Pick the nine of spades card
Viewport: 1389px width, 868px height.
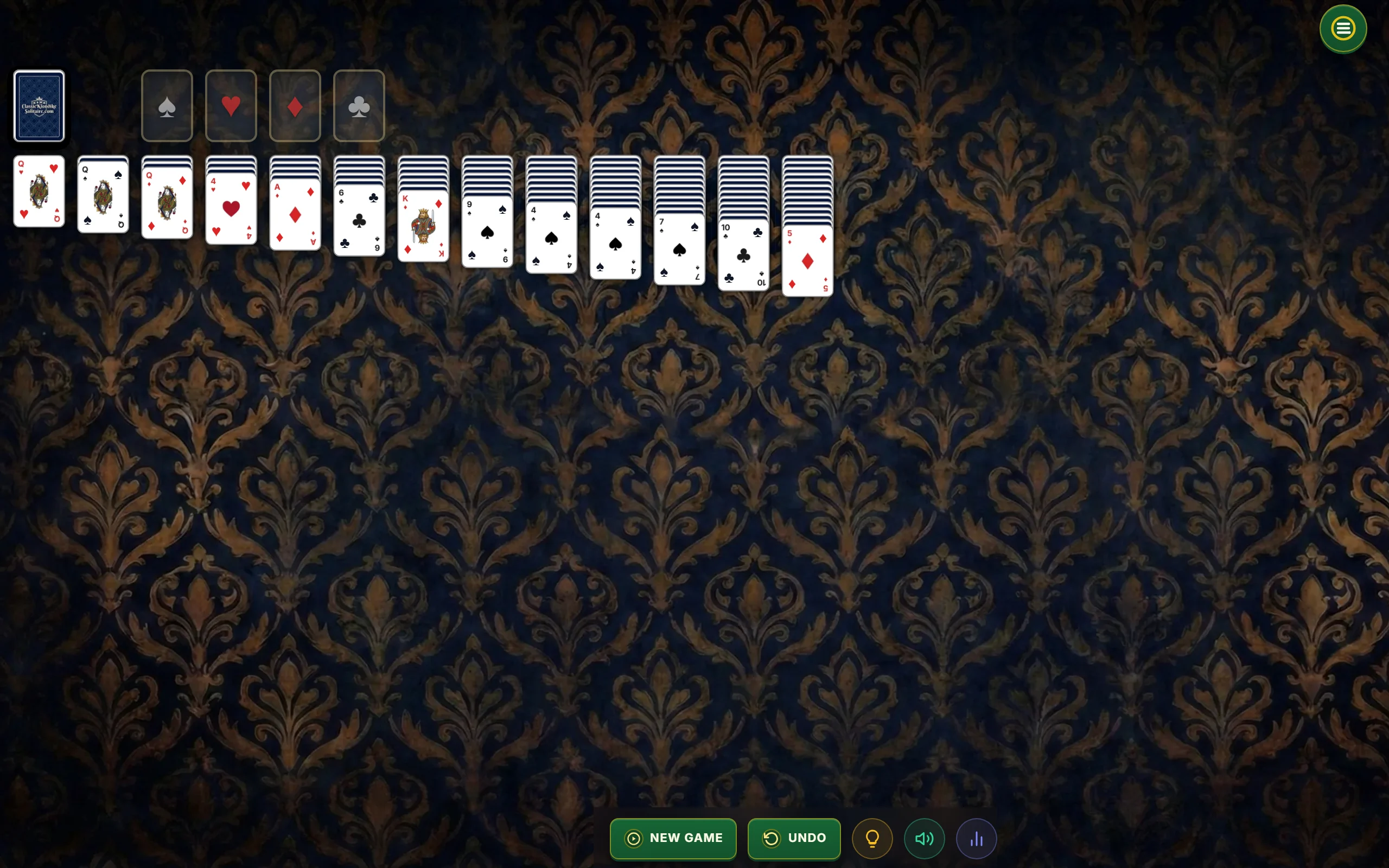click(x=487, y=232)
